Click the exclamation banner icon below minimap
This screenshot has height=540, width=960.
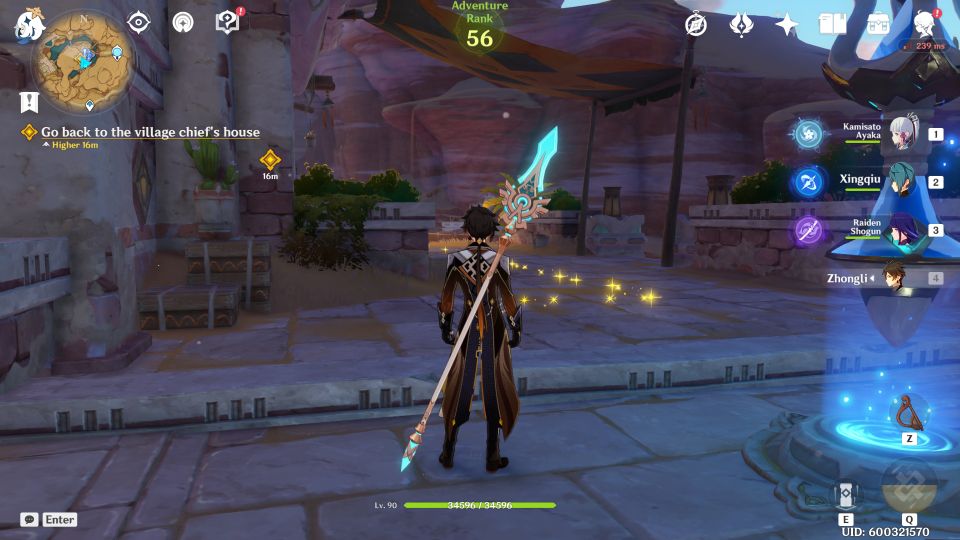point(29,101)
